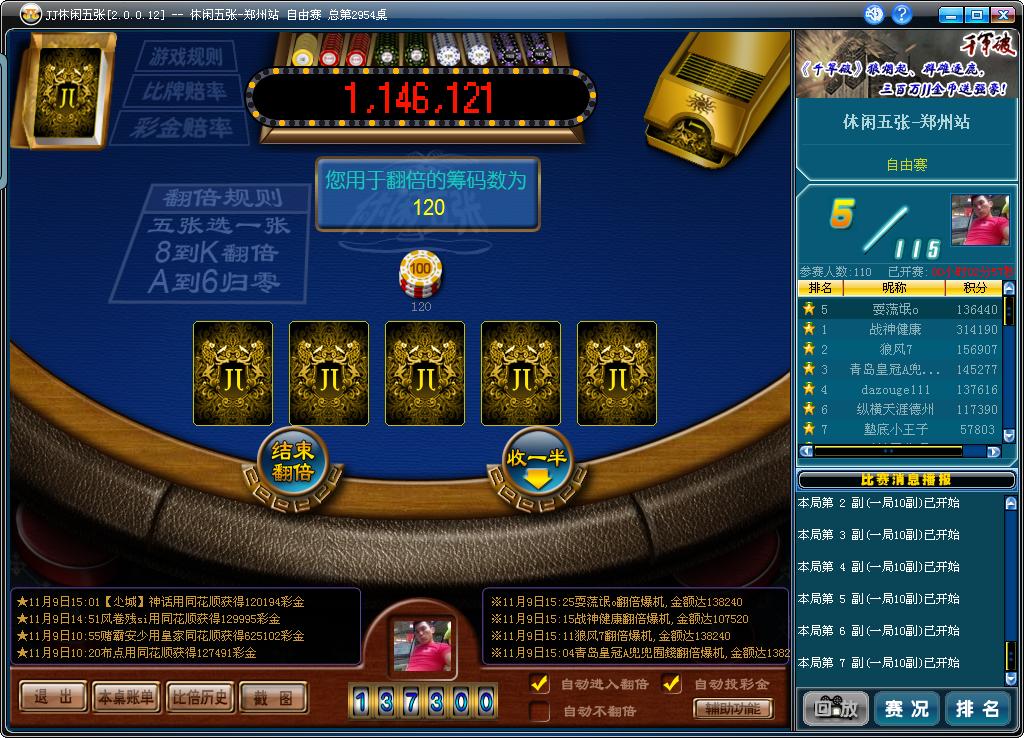This screenshot has width=1024, height=738.
Task: Enable the 自动不翻倍 checkbox
Action: click(x=540, y=711)
